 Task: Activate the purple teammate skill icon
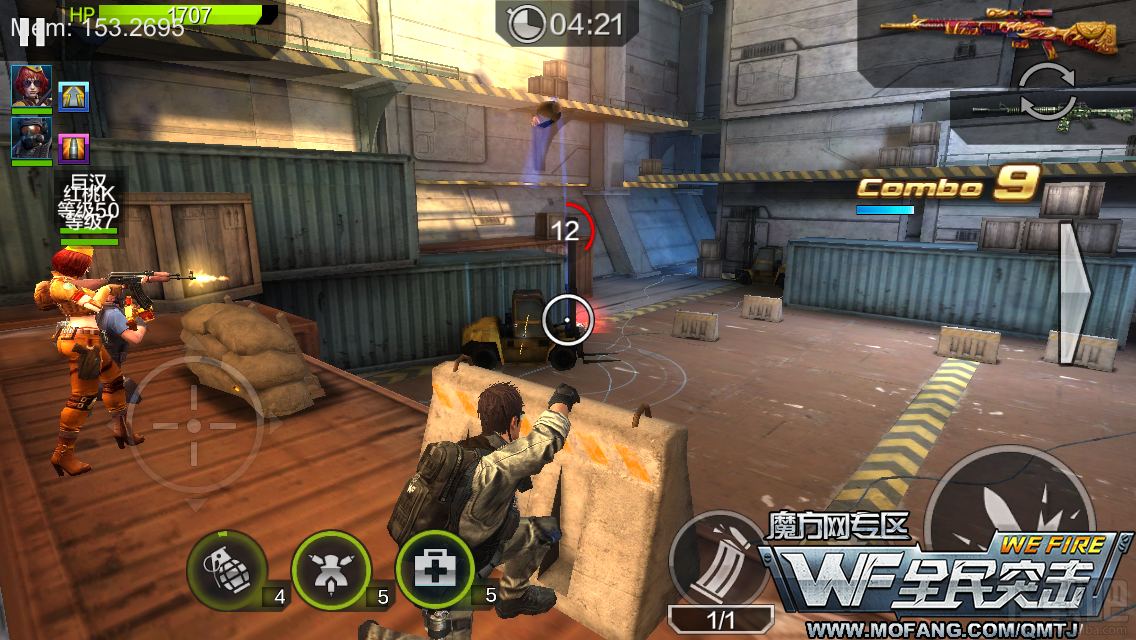click(x=74, y=148)
